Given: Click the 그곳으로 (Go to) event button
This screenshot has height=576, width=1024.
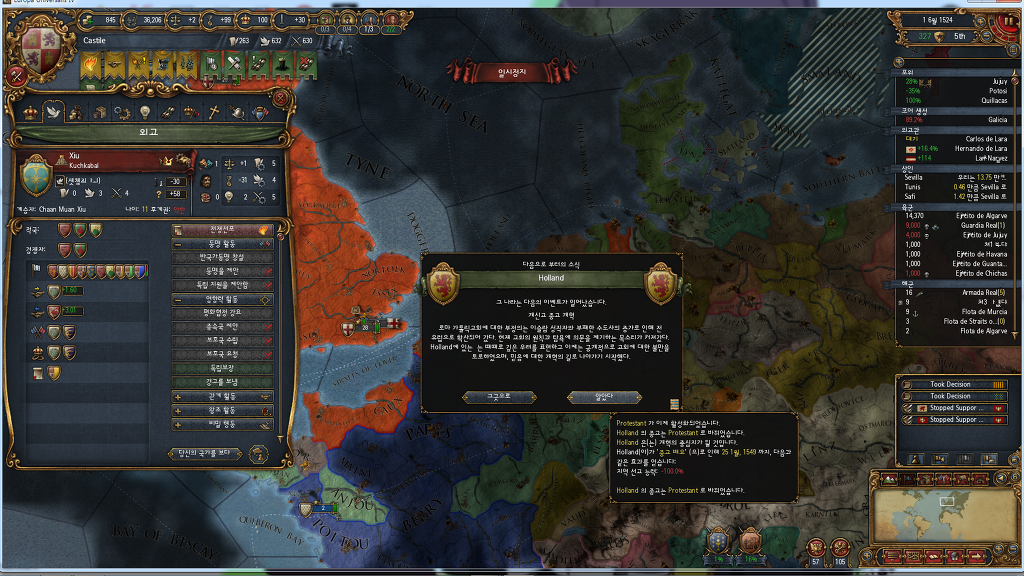Looking at the screenshot, I should (500, 396).
